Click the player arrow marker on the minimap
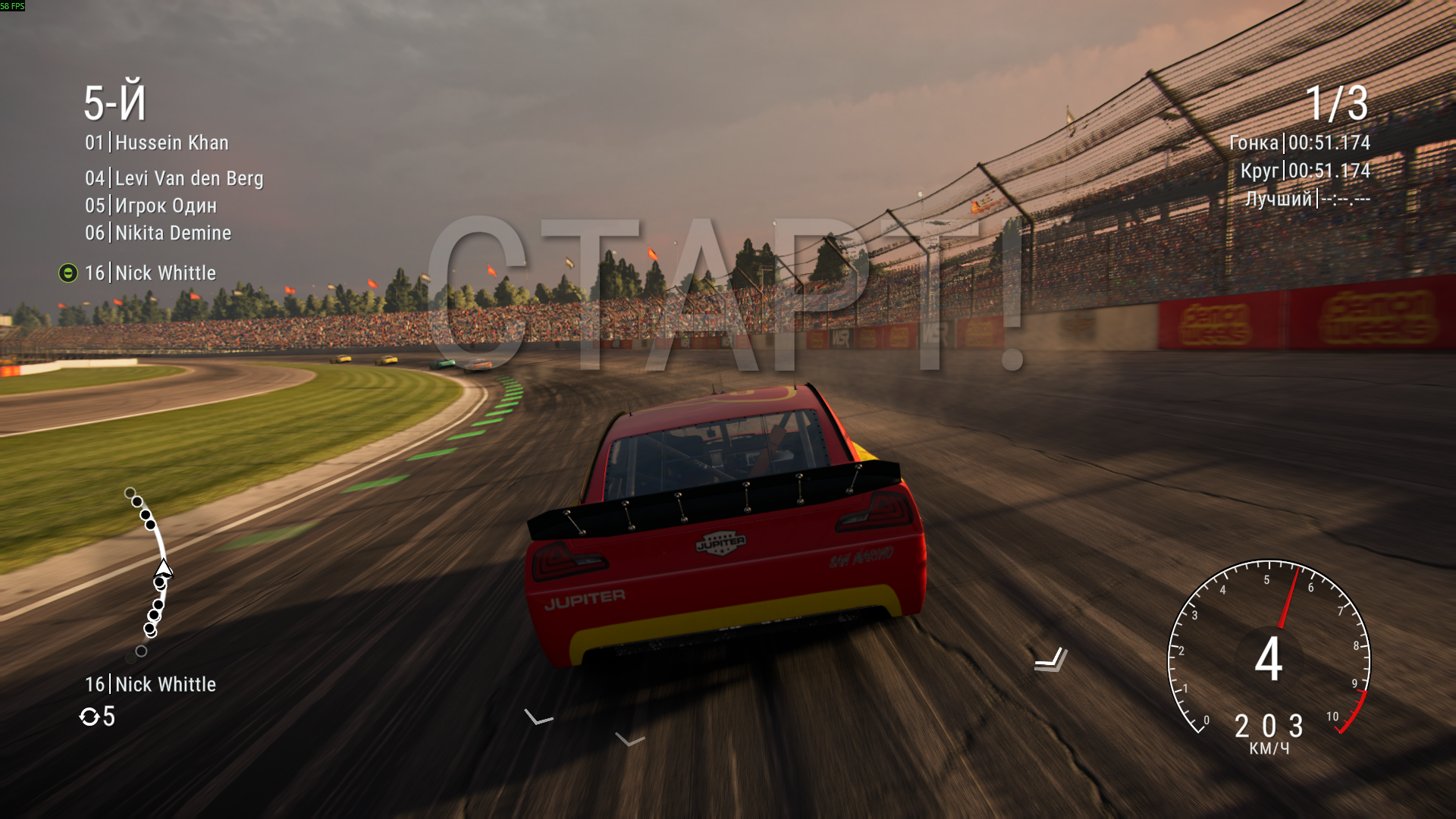The height and width of the screenshot is (819, 1456). click(163, 568)
